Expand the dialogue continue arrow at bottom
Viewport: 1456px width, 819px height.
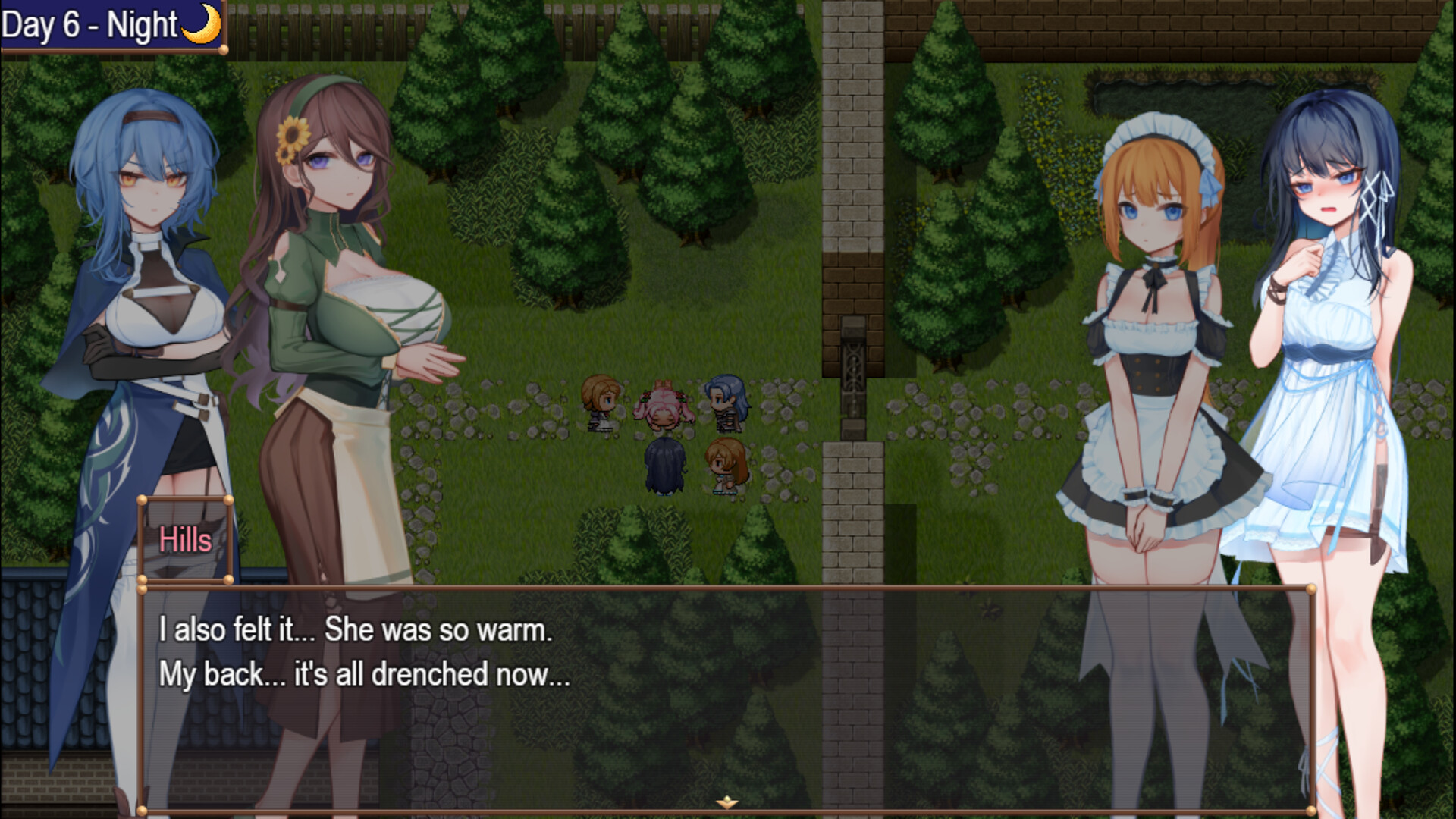pyautogui.click(x=727, y=802)
